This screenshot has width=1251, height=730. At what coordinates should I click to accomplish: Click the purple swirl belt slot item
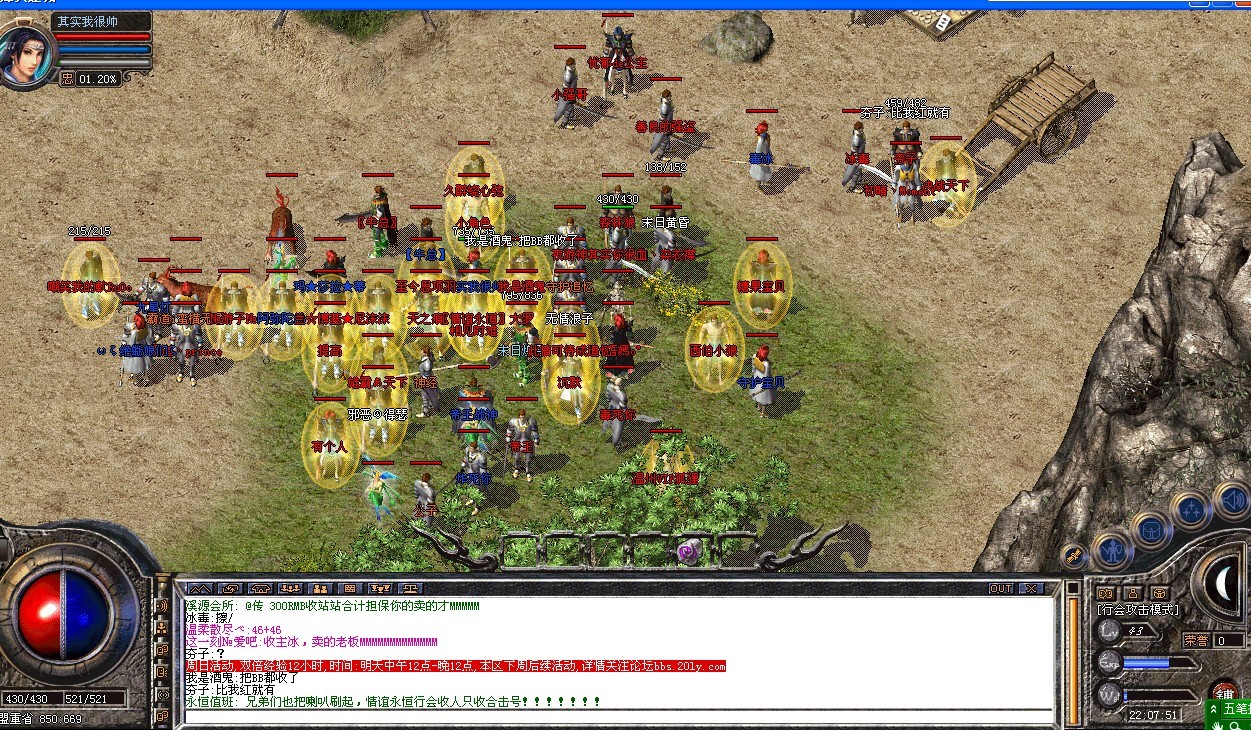[x=687, y=550]
